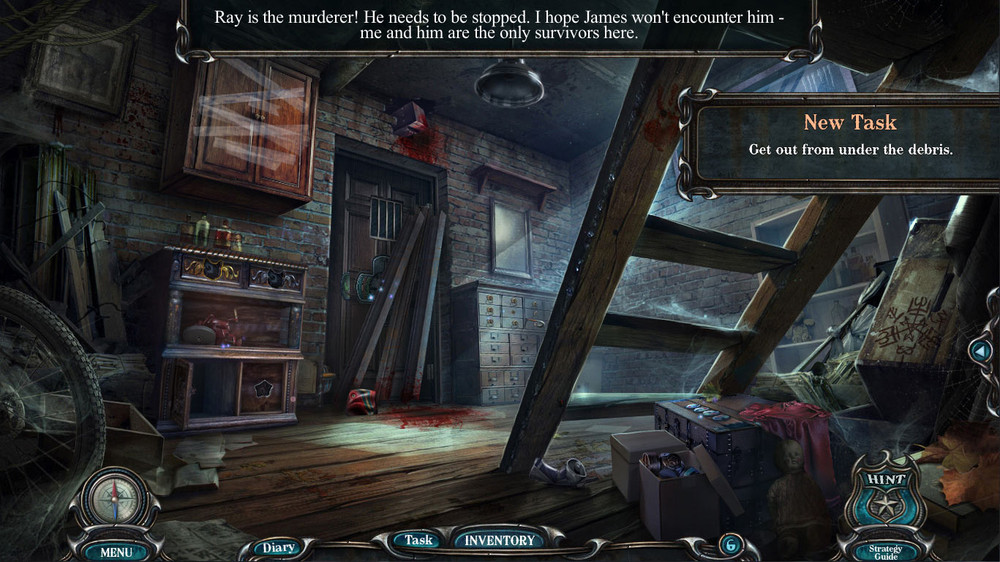Click the New Task notification panel
Viewport: 1000px width, 562px height.
pyautogui.click(x=850, y=135)
